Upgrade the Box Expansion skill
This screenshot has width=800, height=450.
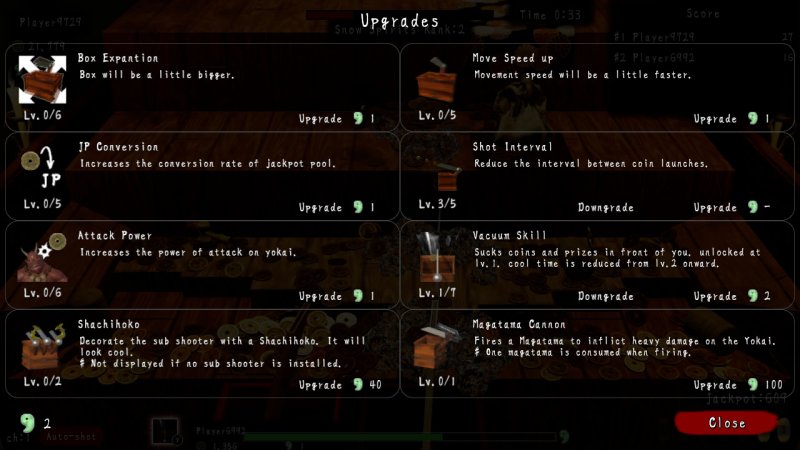click(x=337, y=119)
